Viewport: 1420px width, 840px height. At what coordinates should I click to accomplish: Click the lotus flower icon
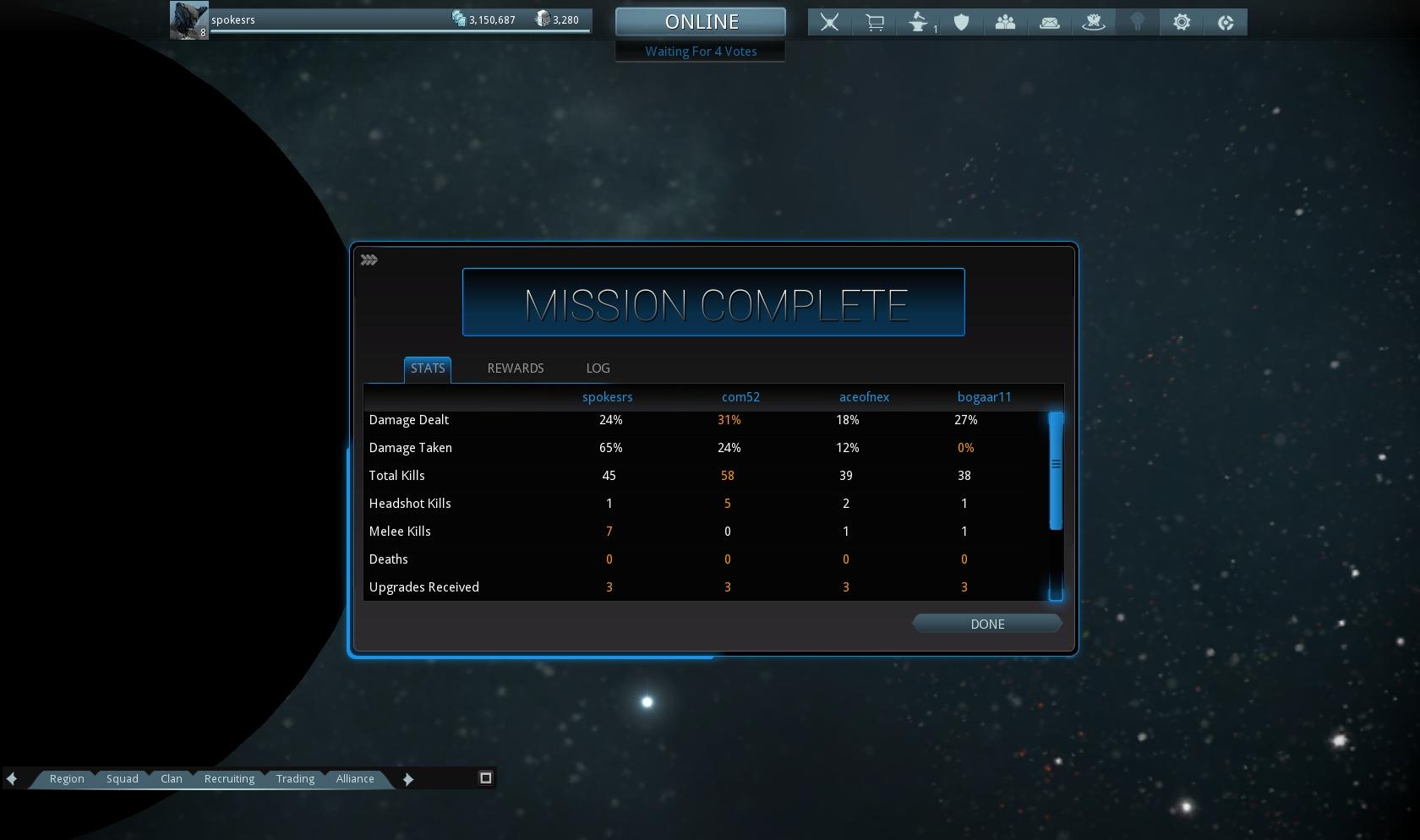pos(1093,23)
